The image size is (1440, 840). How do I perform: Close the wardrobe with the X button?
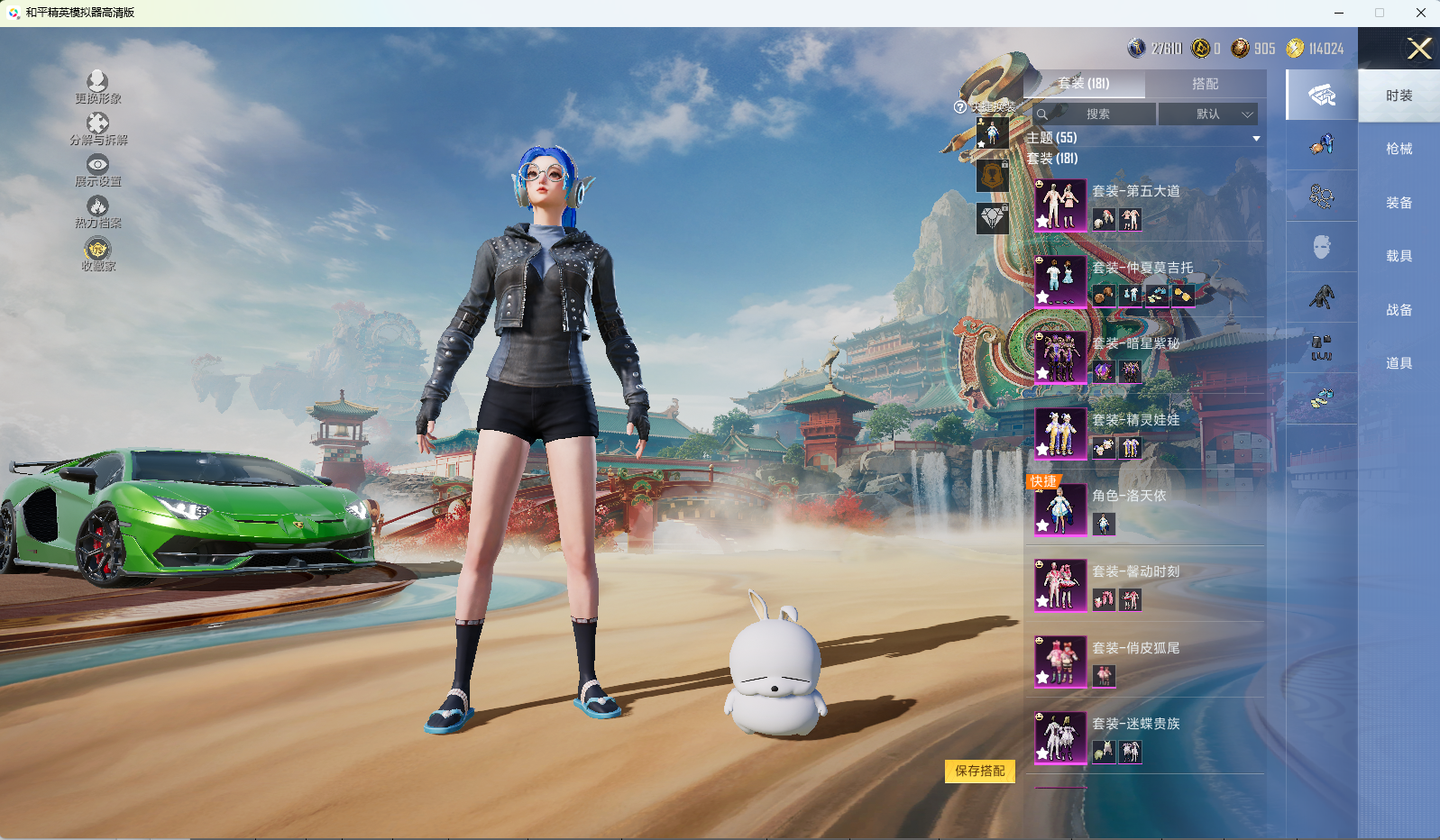(x=1418, y=49)
